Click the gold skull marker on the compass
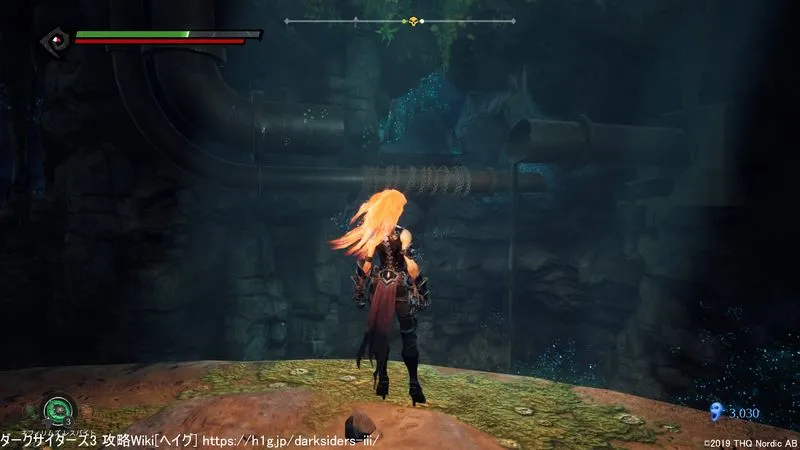 click(412, 21)
